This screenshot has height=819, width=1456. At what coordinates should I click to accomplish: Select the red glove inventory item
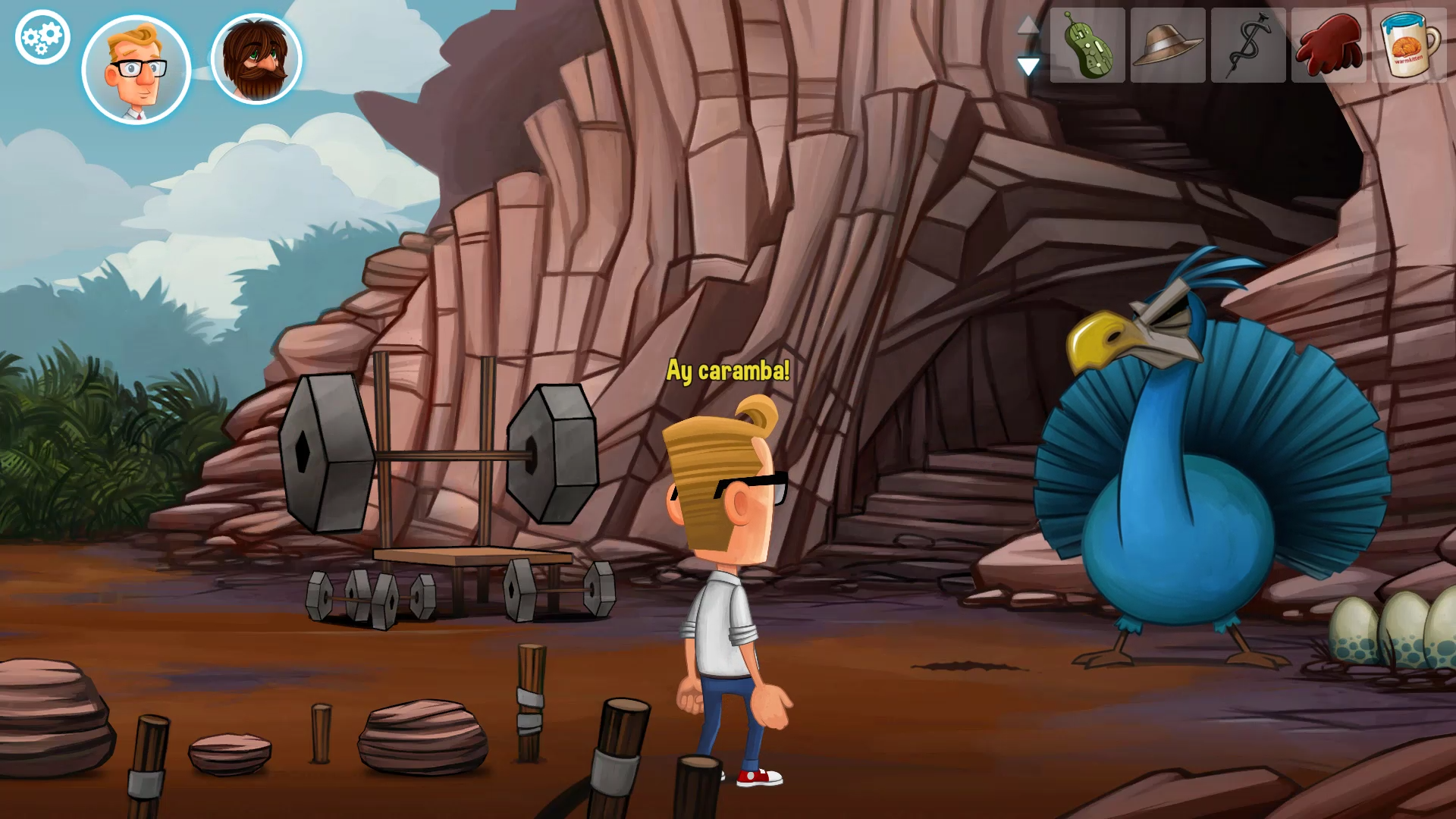click(x=1328, y=45)
